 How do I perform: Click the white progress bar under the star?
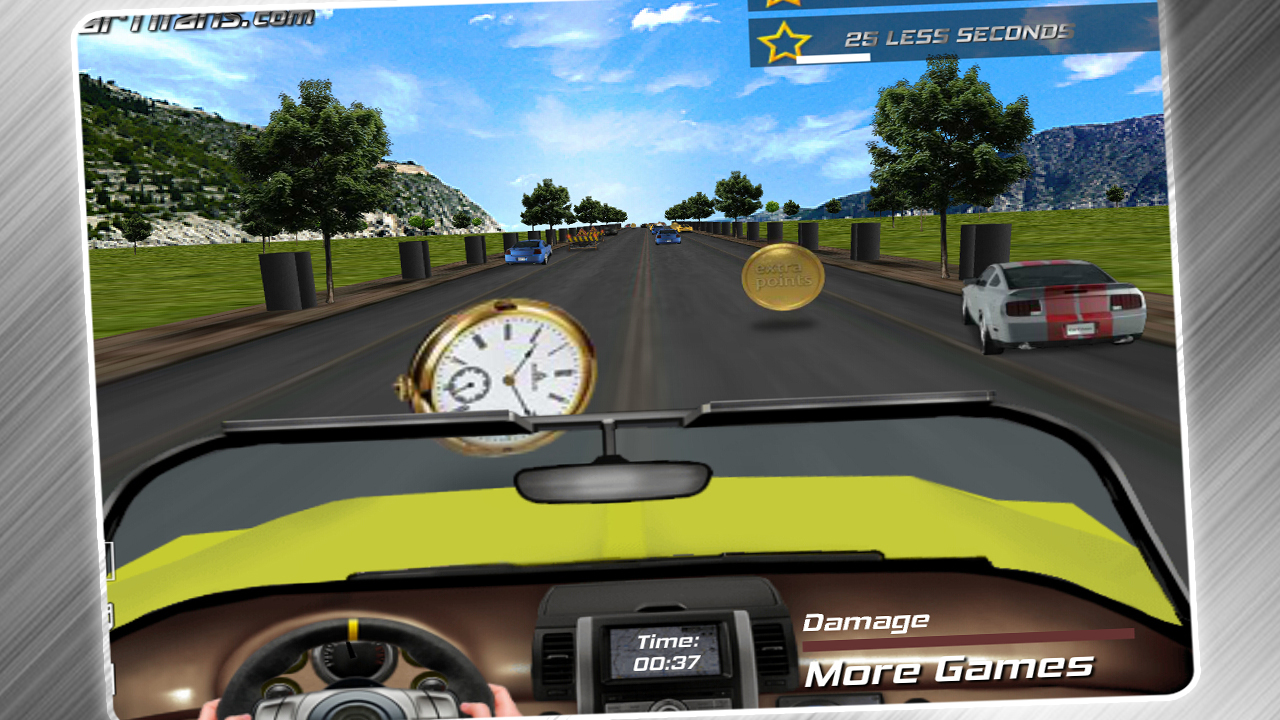pos(832,58)
